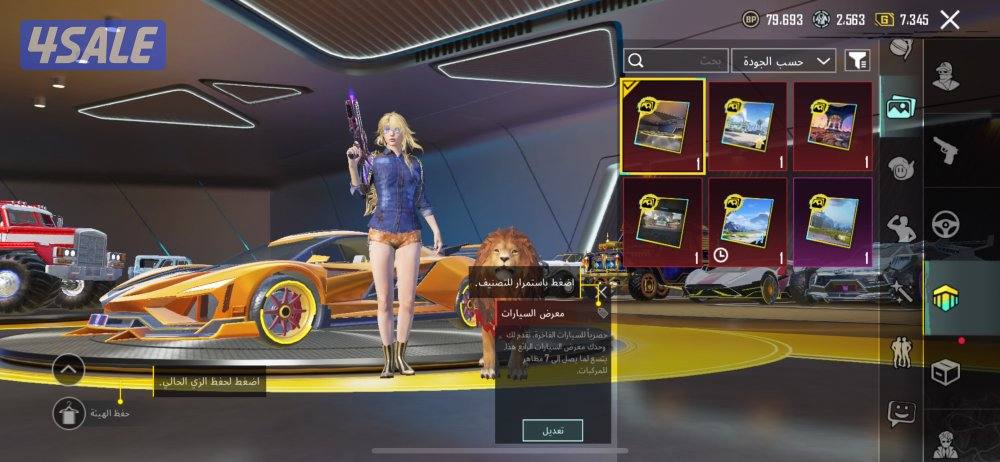Save the current look with the hanger icon

pyautogui.click(x=70, y=411)
